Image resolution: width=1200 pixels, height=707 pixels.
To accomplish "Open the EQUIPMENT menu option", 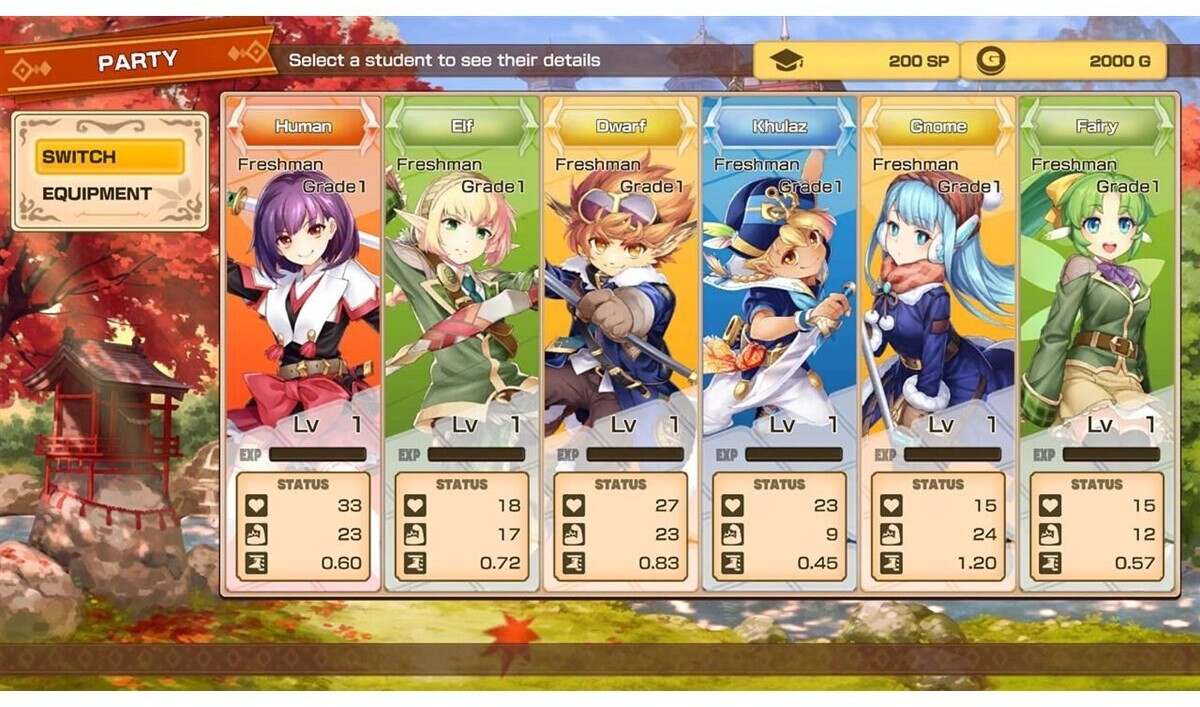I will click(97, 194).
